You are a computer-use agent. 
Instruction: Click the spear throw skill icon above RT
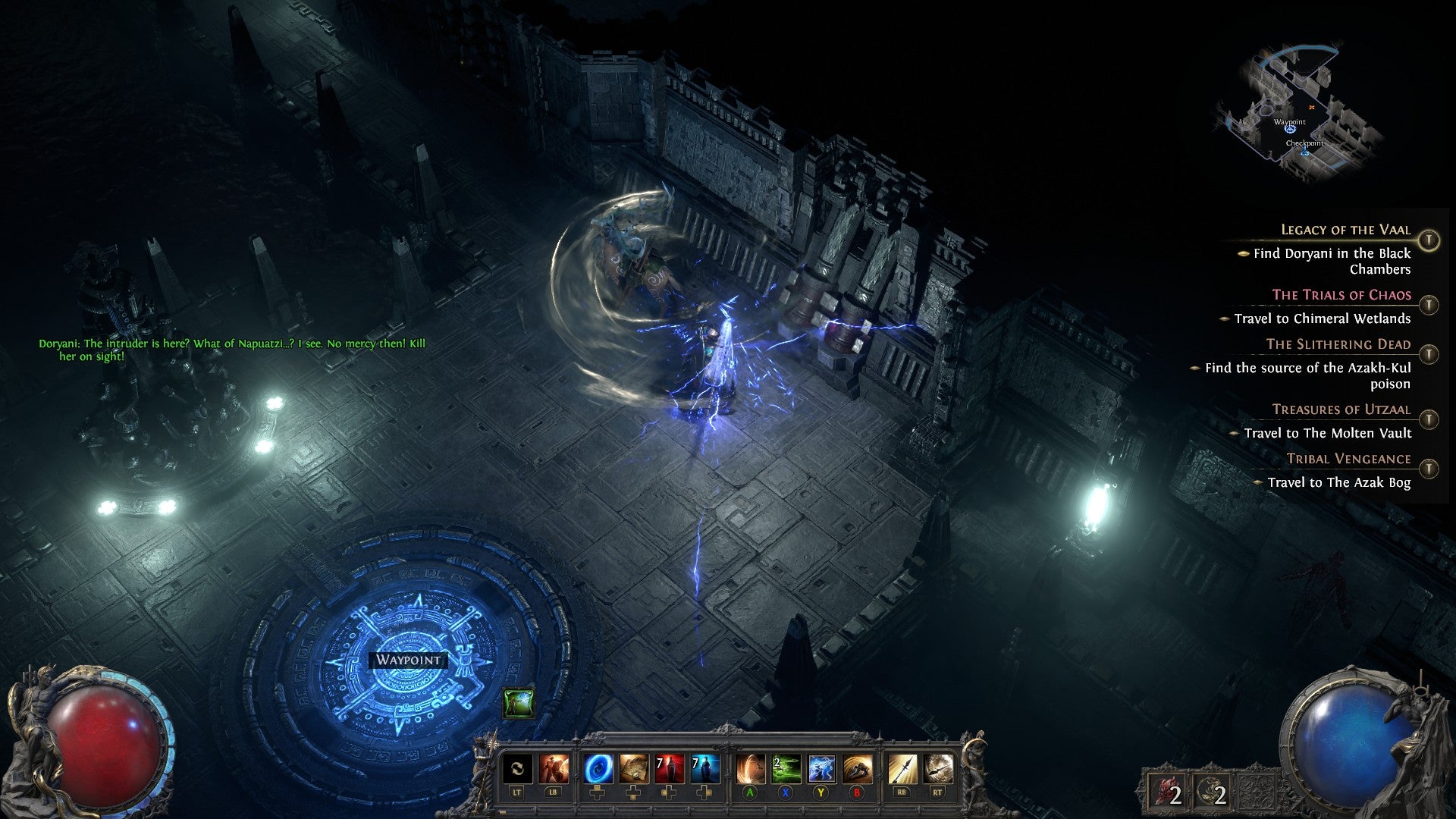938,768
